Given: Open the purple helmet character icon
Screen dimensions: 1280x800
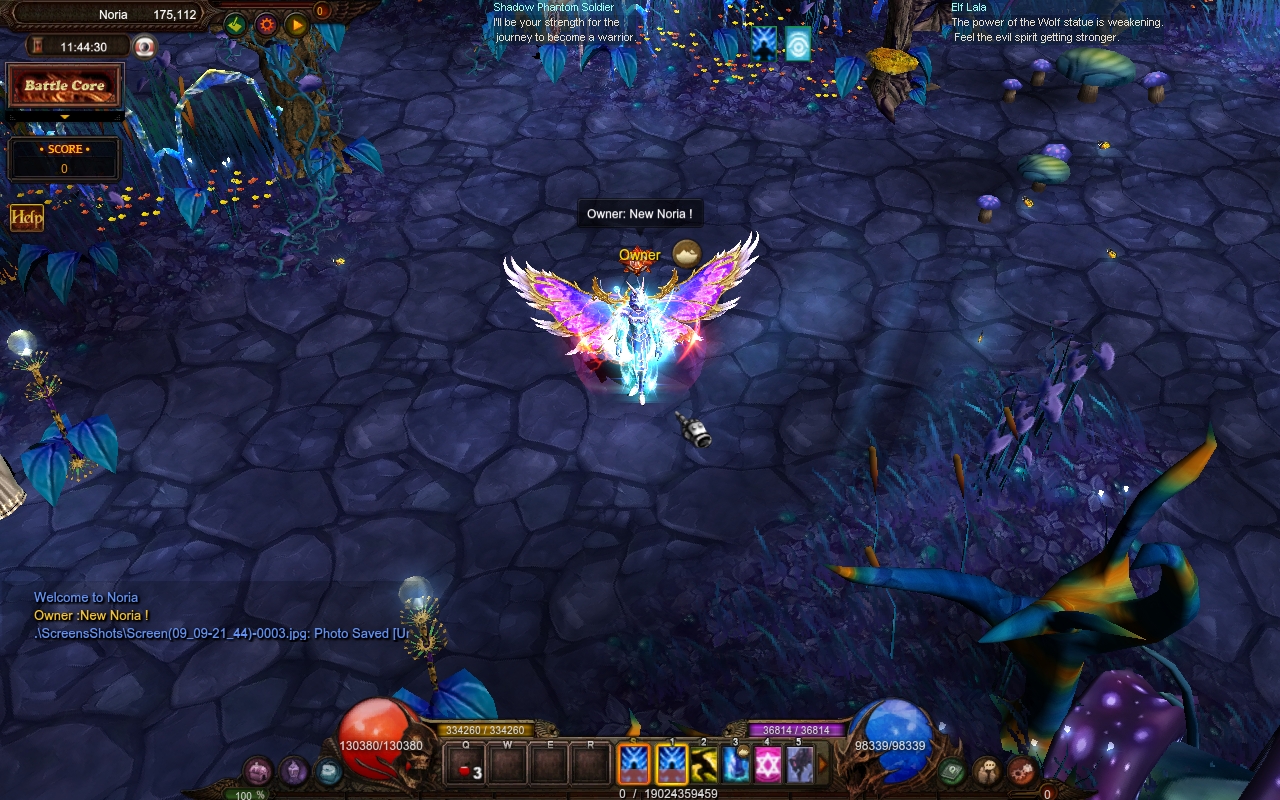Looking at the screenshot, I should coord(293,771).
